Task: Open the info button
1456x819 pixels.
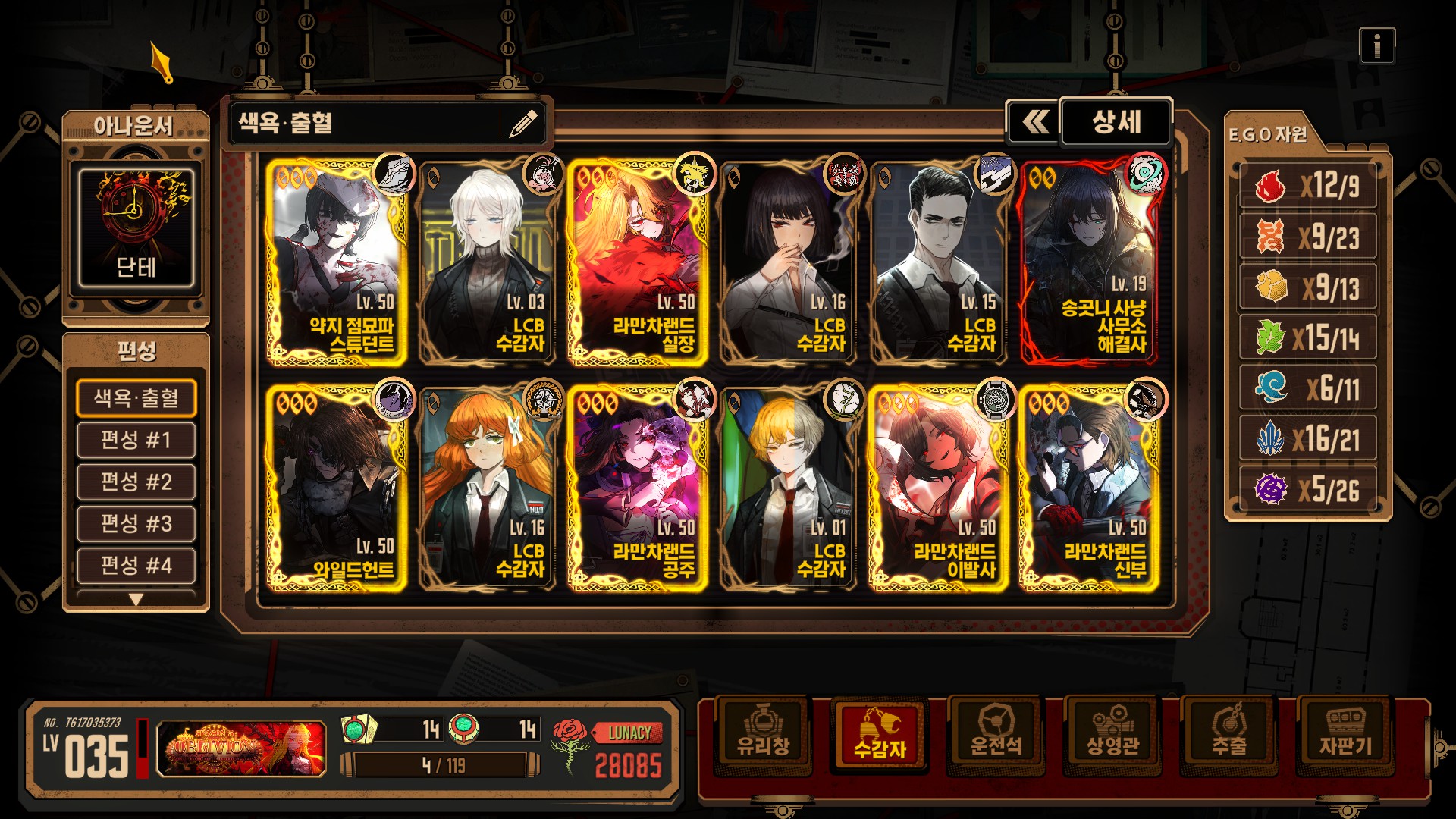Action: [x=1376, y=46]
